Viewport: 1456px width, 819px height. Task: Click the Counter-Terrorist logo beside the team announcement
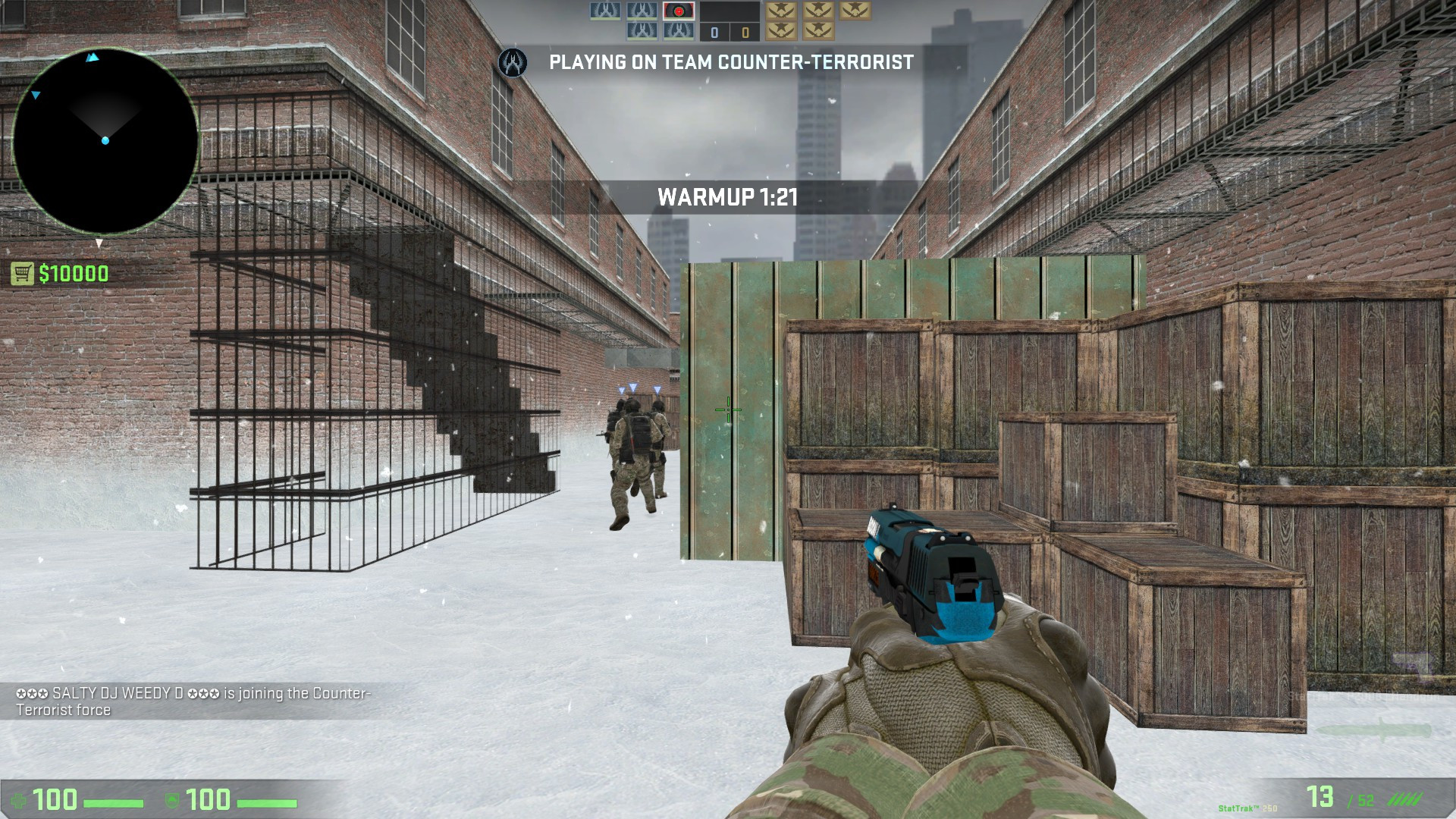pyautogui.click(x=513, y=64)
